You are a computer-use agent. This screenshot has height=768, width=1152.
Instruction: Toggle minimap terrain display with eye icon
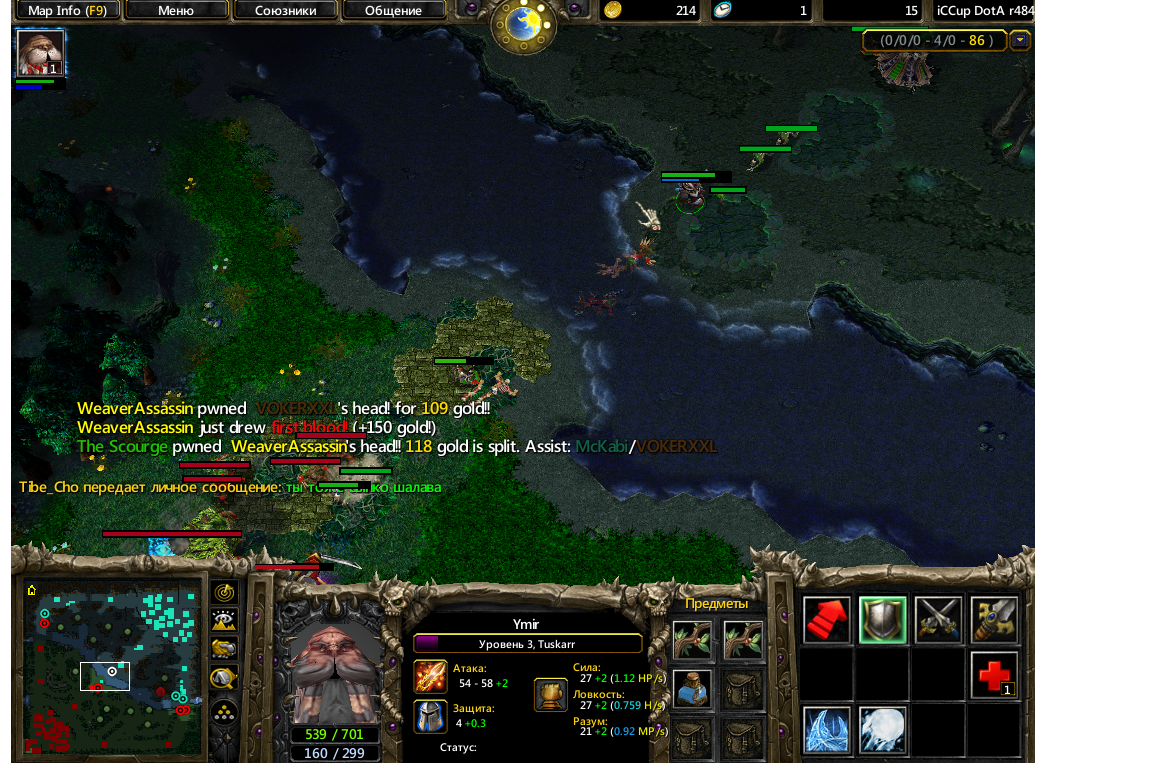tap(224, 620)
